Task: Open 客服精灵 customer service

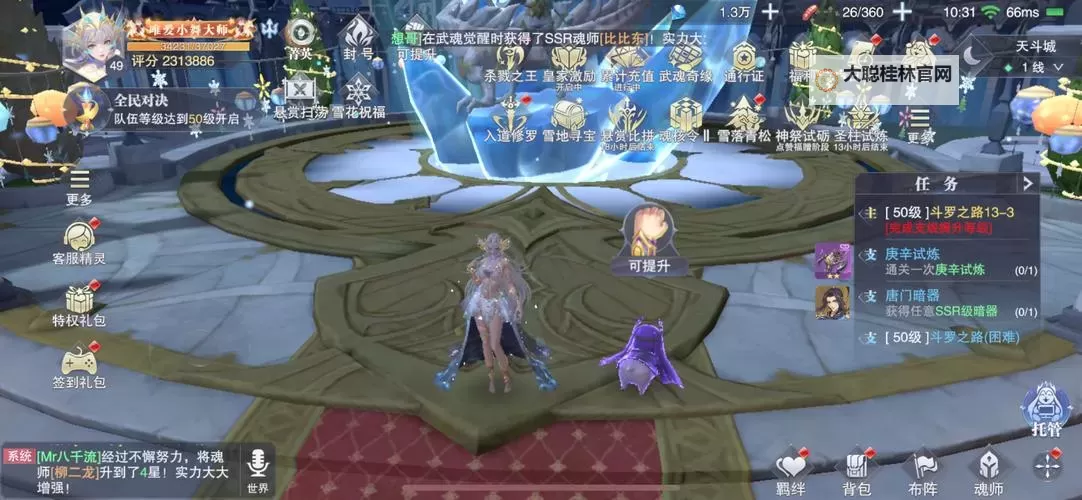Action: pos(79,242)
